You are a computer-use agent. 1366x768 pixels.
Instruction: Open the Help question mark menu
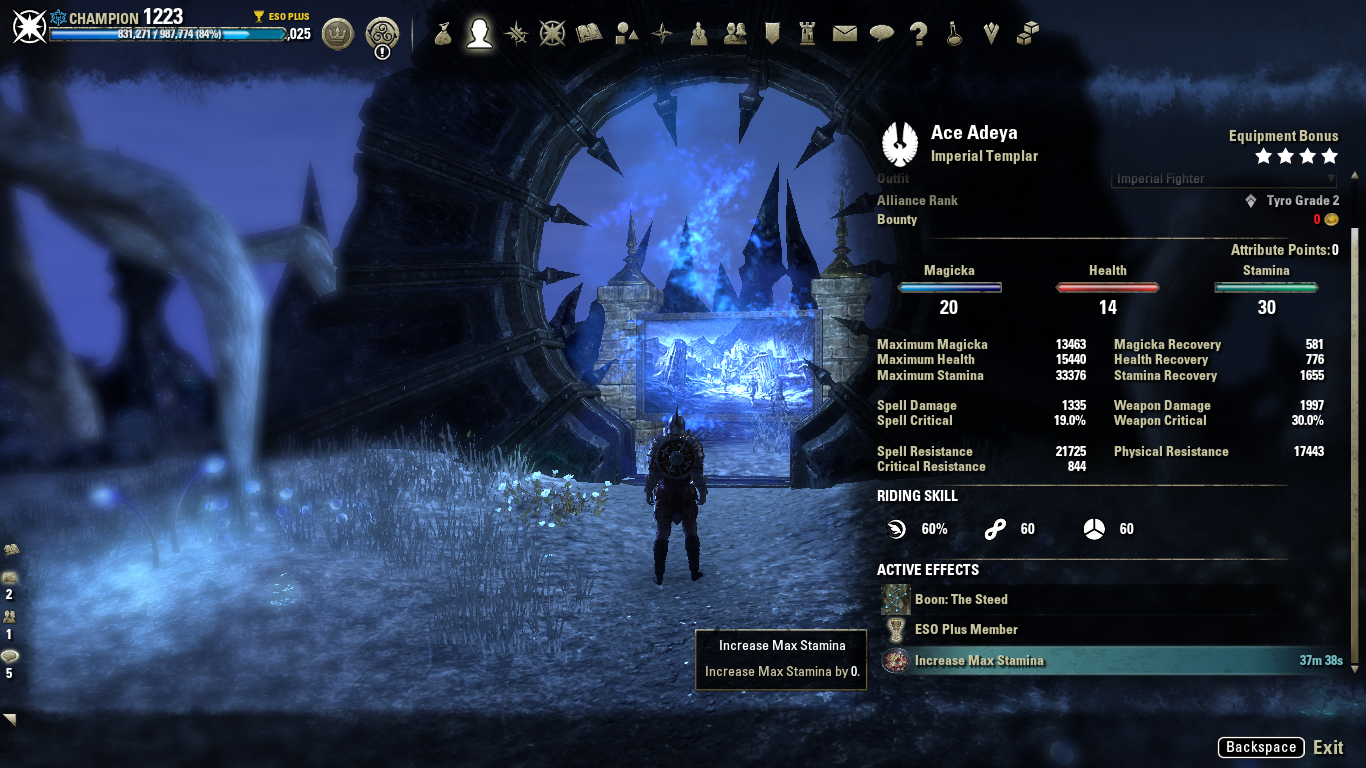(x=918, y=34)
